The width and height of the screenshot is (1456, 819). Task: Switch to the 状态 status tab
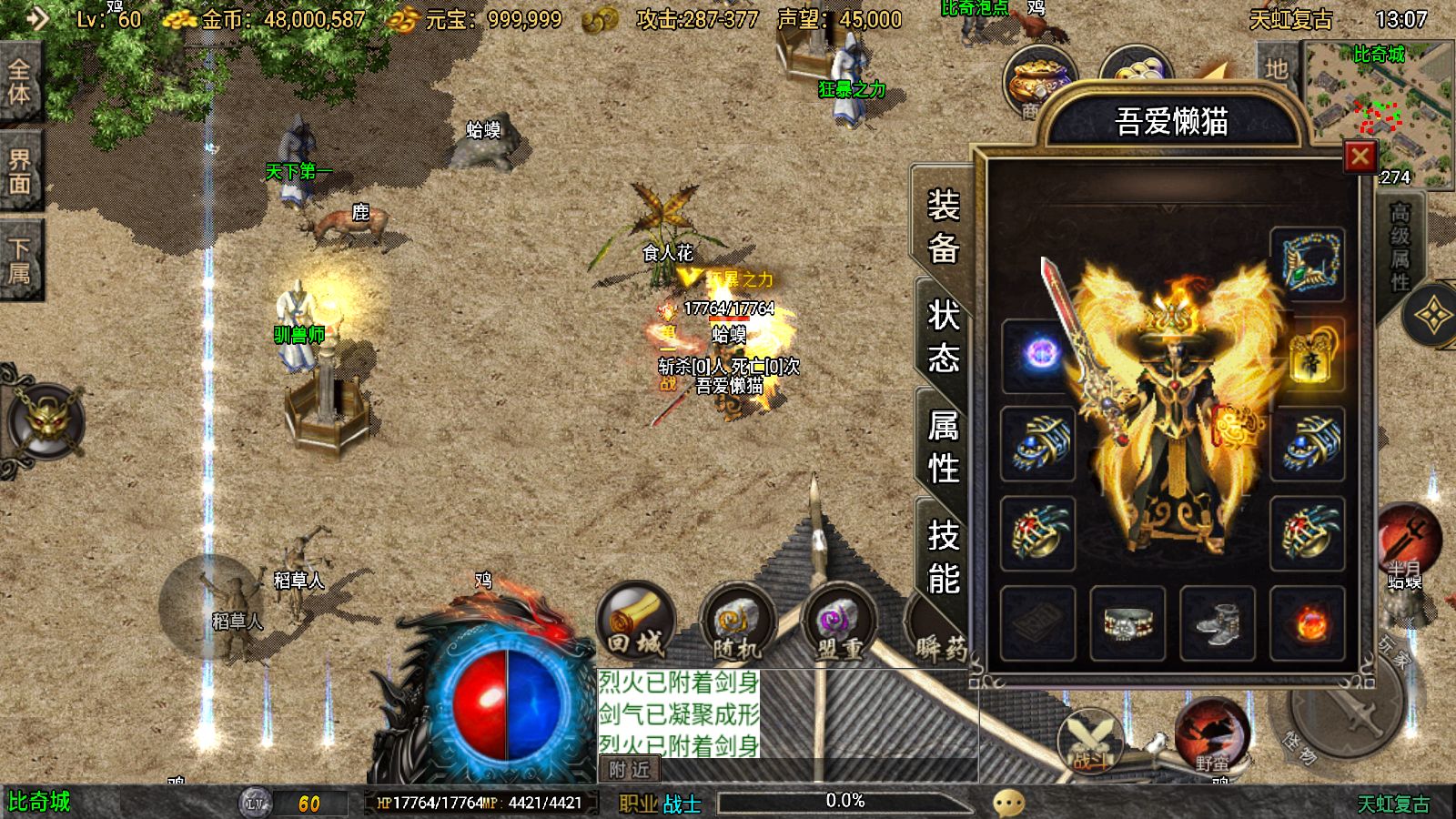(x=943, y=336)
